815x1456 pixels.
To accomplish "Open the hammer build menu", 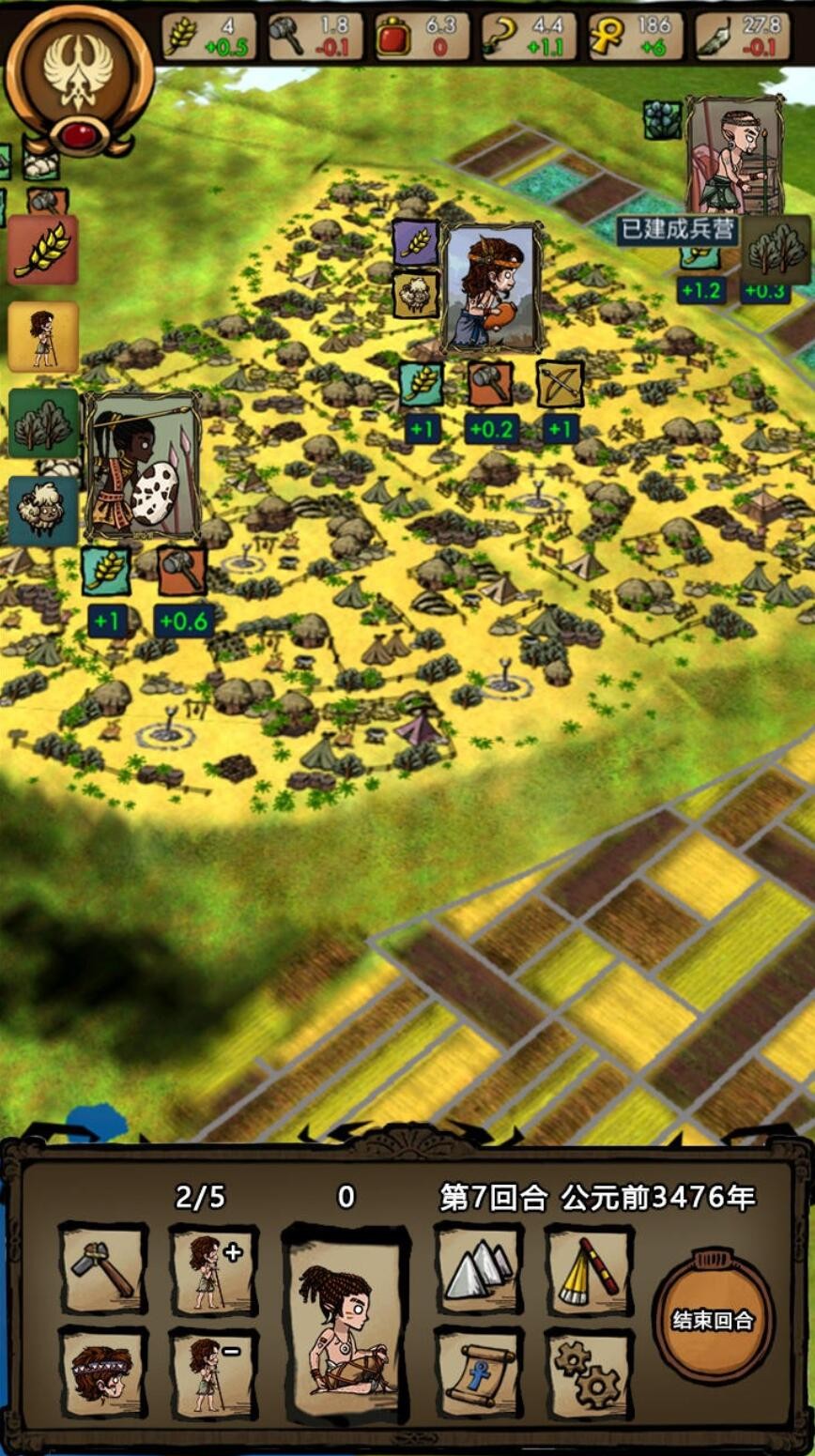I will point(103,1267).
